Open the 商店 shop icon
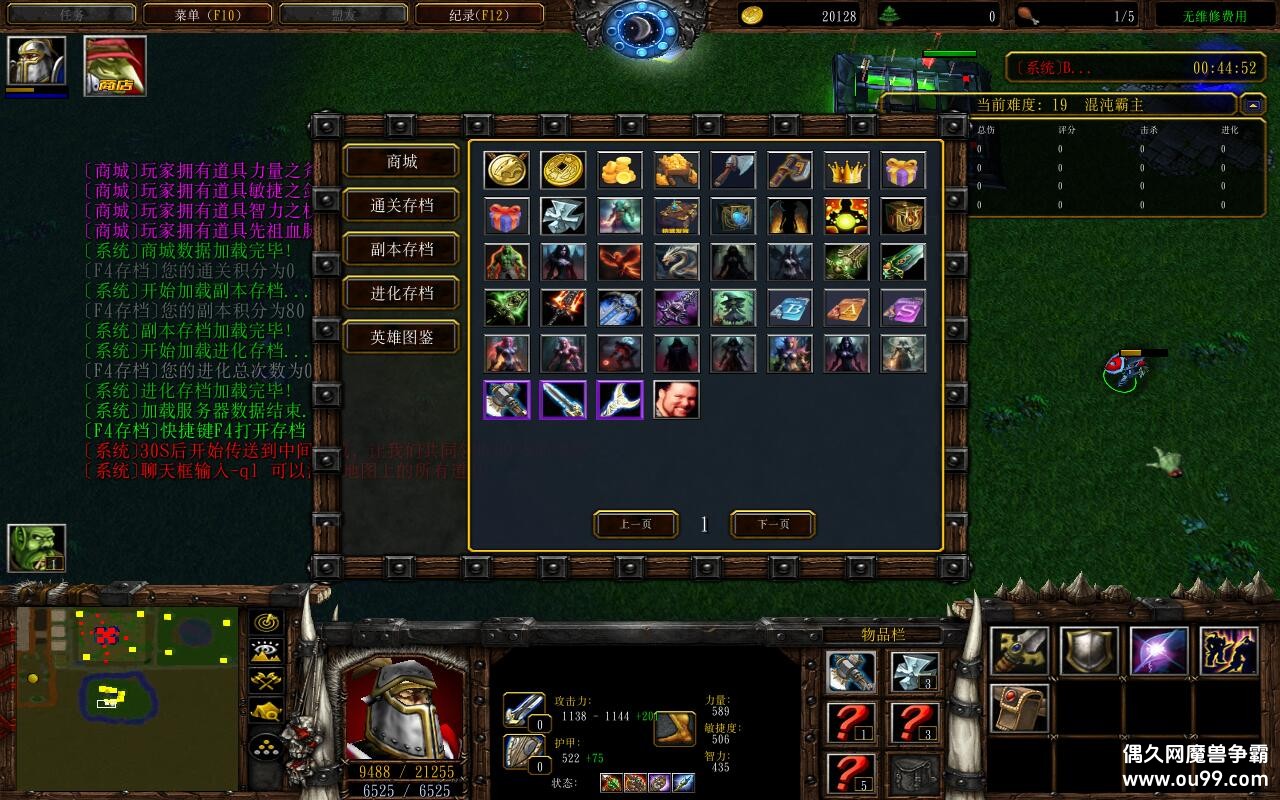 [x=115, y=66]
